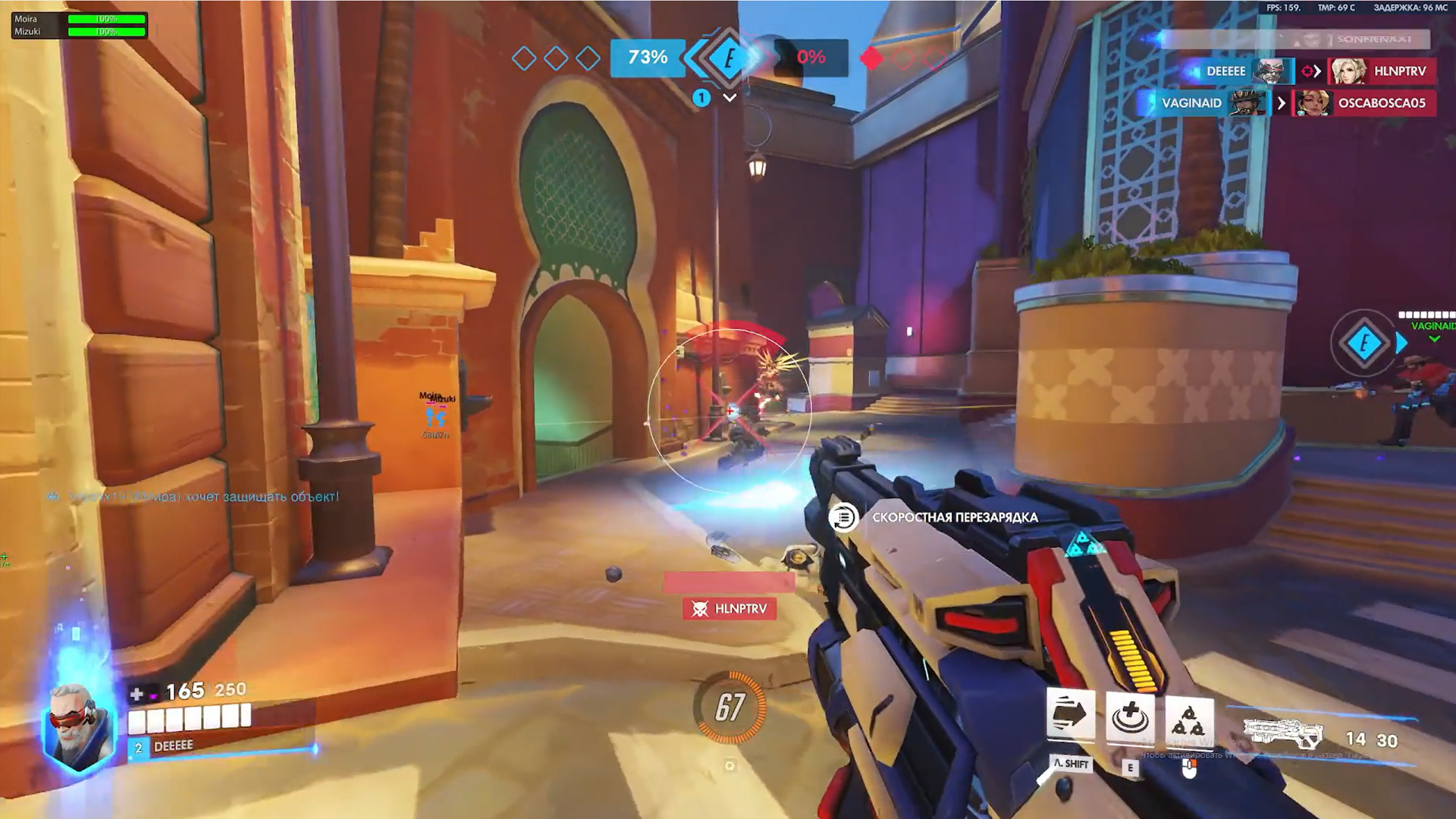Viewport: 1456px width, 819px height.
Task: Click the Moira teammate status row
Action: coord(80,19)
